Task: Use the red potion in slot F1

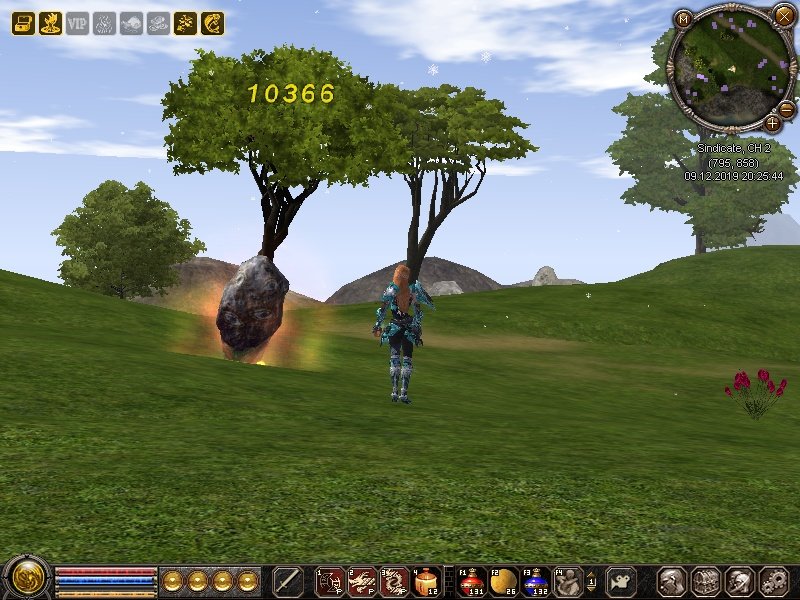Action: 471,580
